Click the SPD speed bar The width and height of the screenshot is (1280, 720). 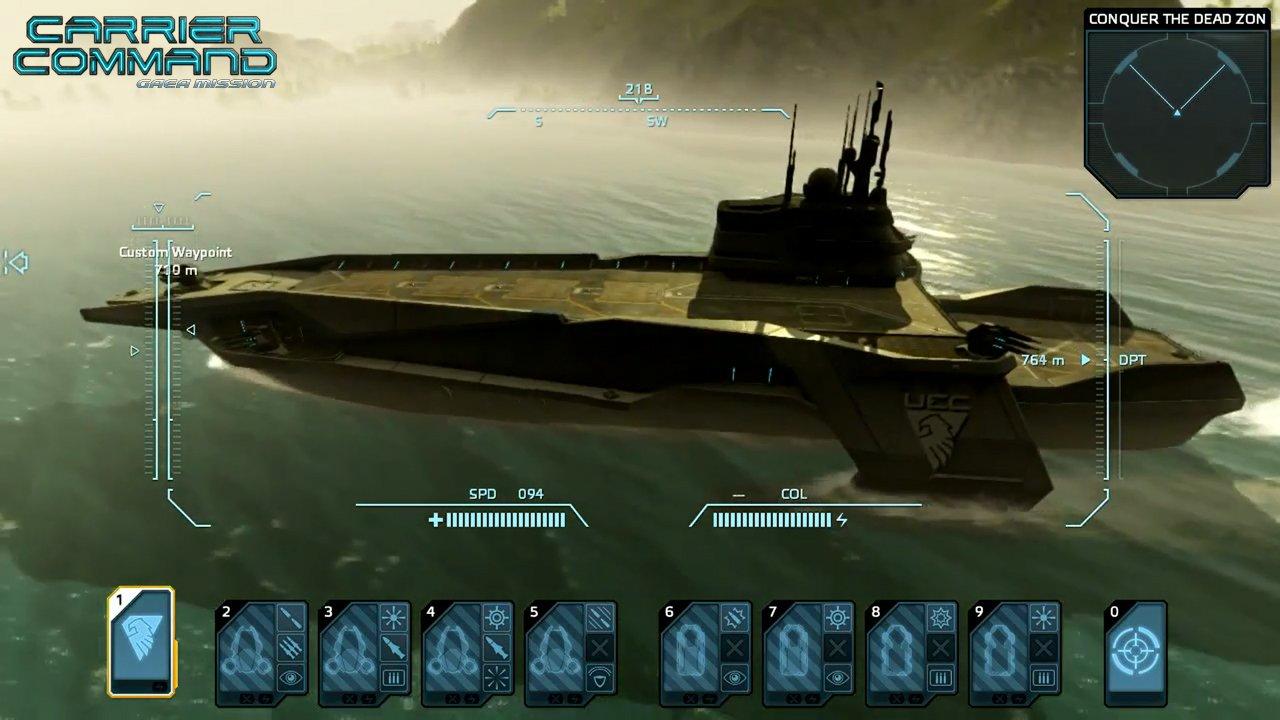[500, 520]
